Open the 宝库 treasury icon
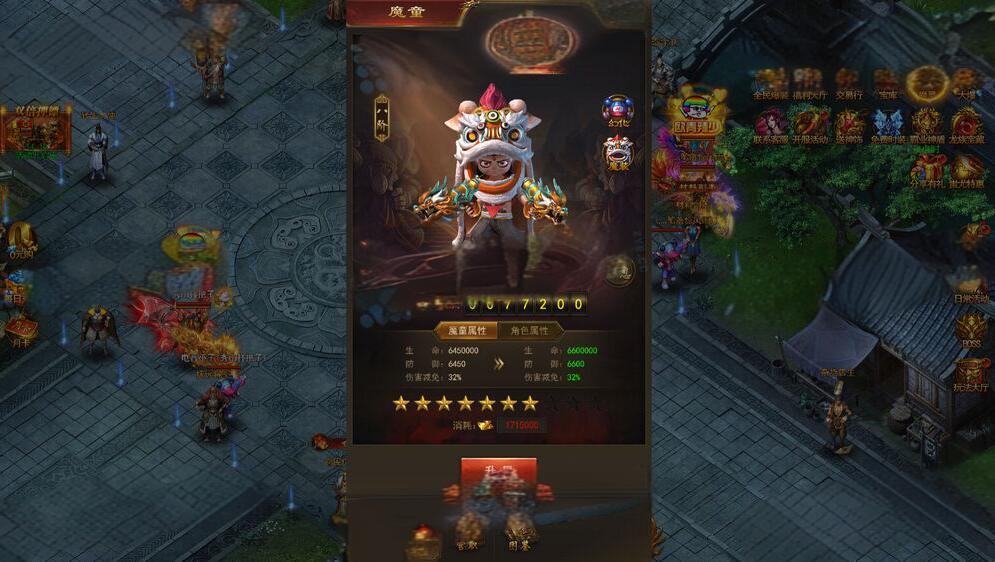The image size is (995, 562). click(886, 83)
